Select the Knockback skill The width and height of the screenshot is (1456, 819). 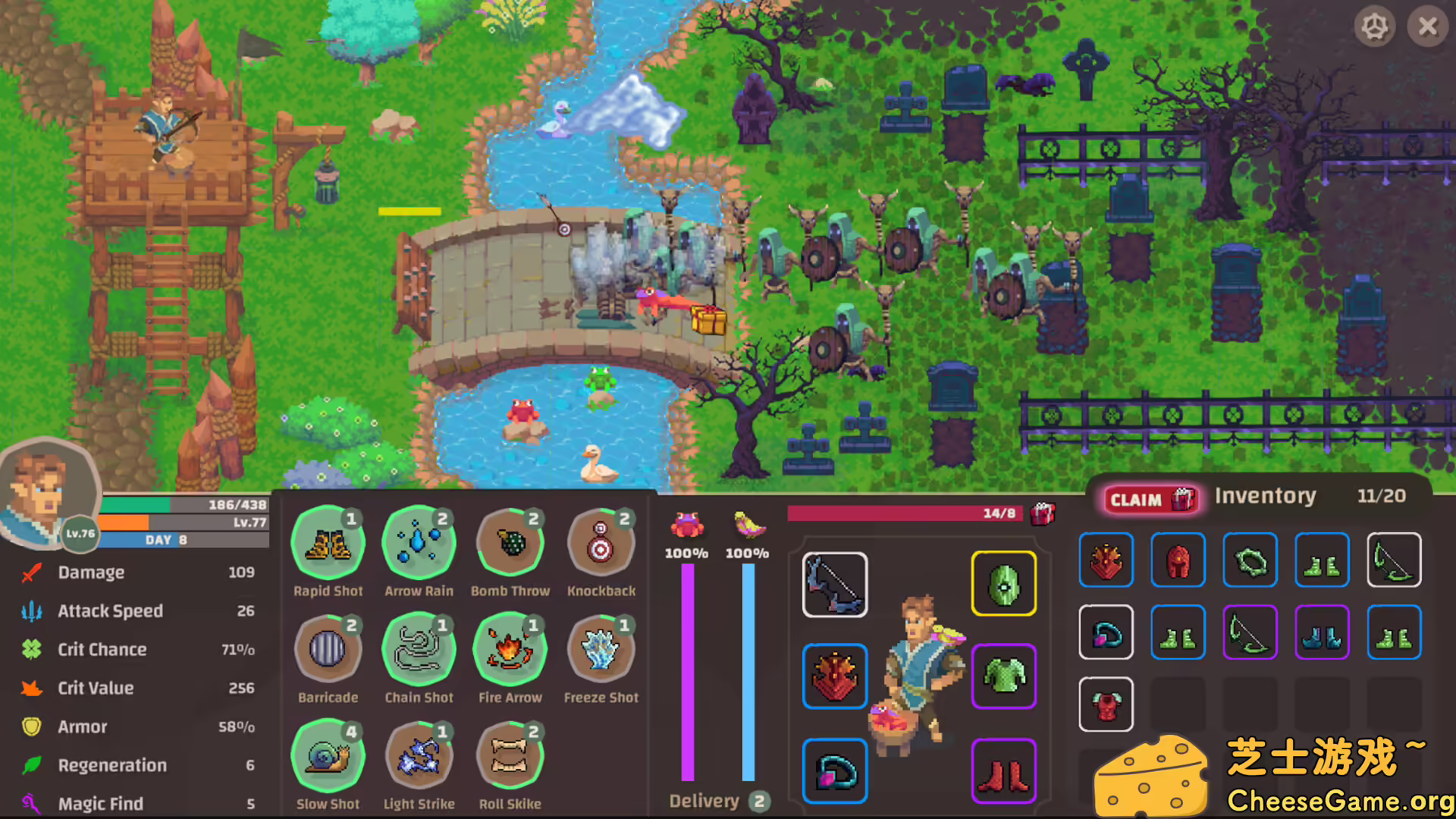coord(601,541)
